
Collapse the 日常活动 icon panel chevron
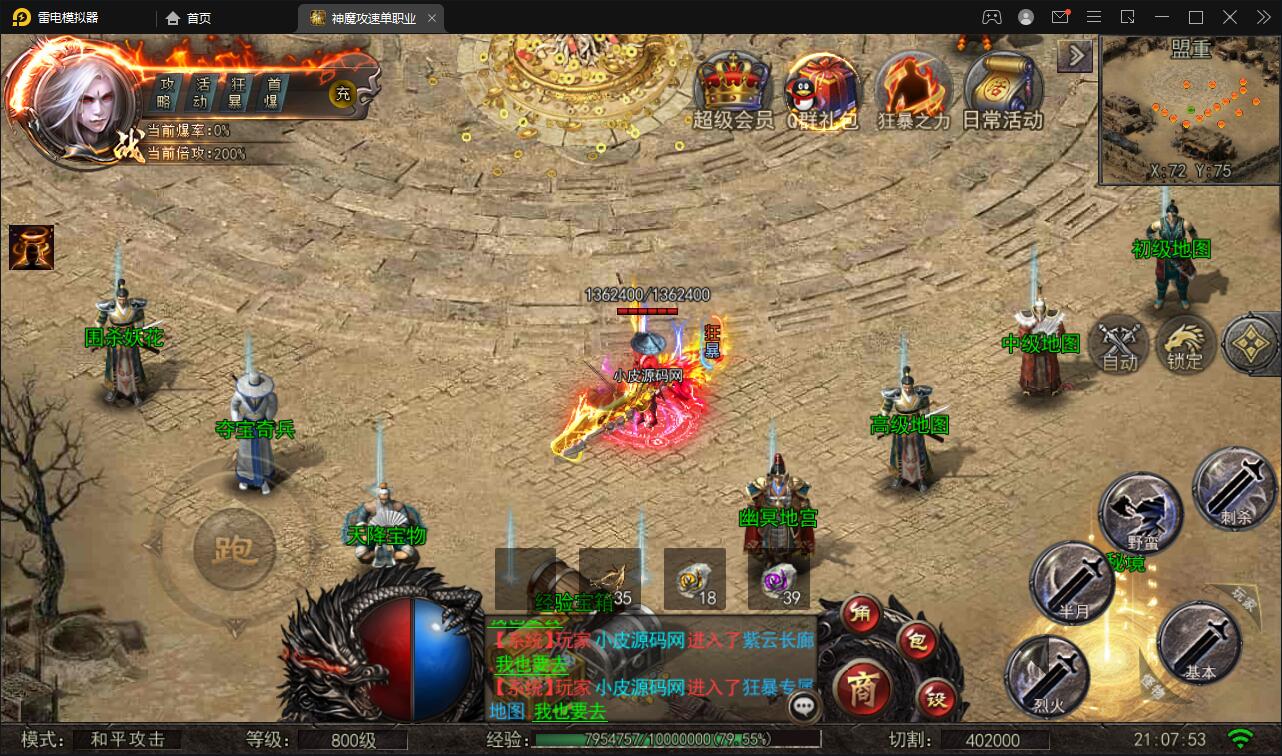pyautogui.click(x=1074, y=55)
